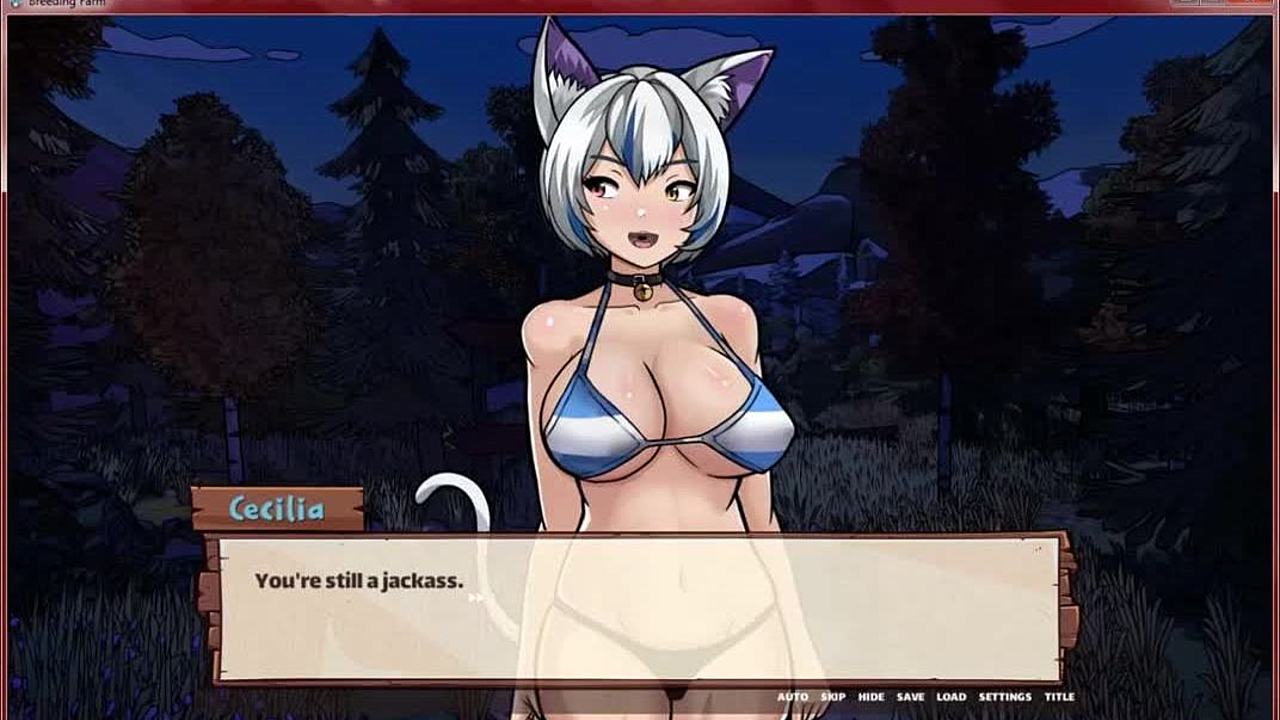Return to the TITLE screen

coord(1059,697)
